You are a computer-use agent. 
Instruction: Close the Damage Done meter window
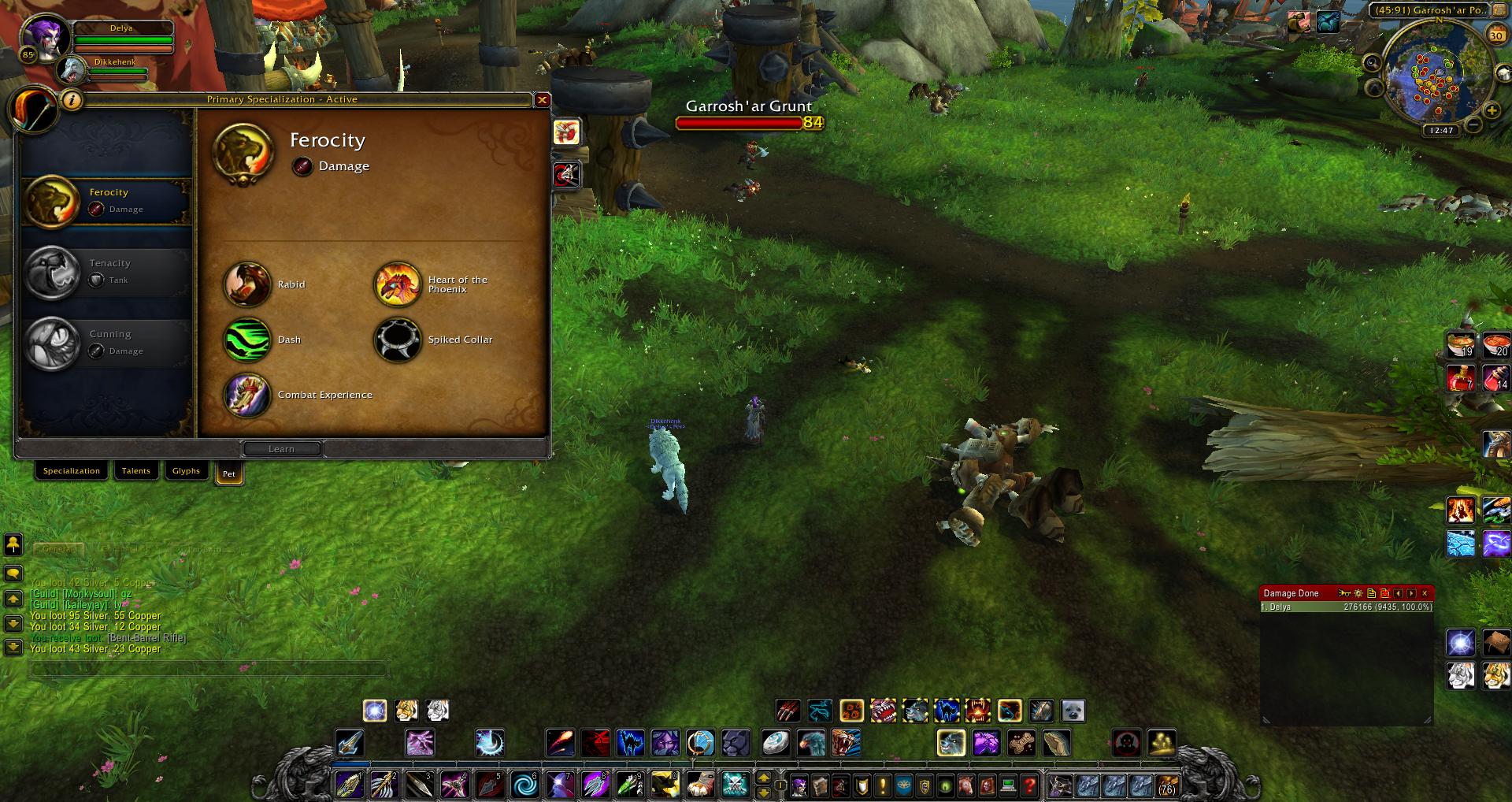coord(1425,593)
